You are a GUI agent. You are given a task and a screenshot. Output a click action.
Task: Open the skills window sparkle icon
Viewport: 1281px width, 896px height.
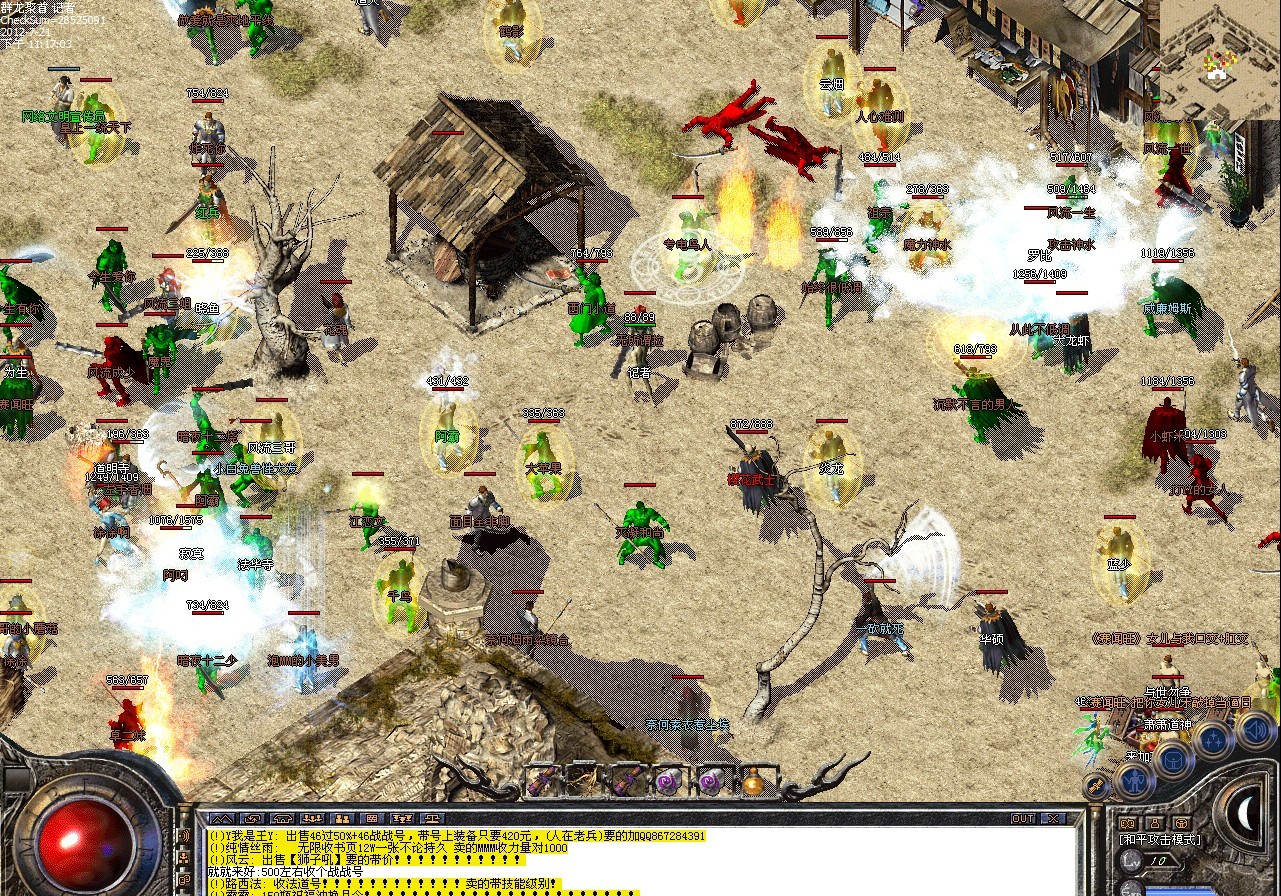click(1211, 739)
